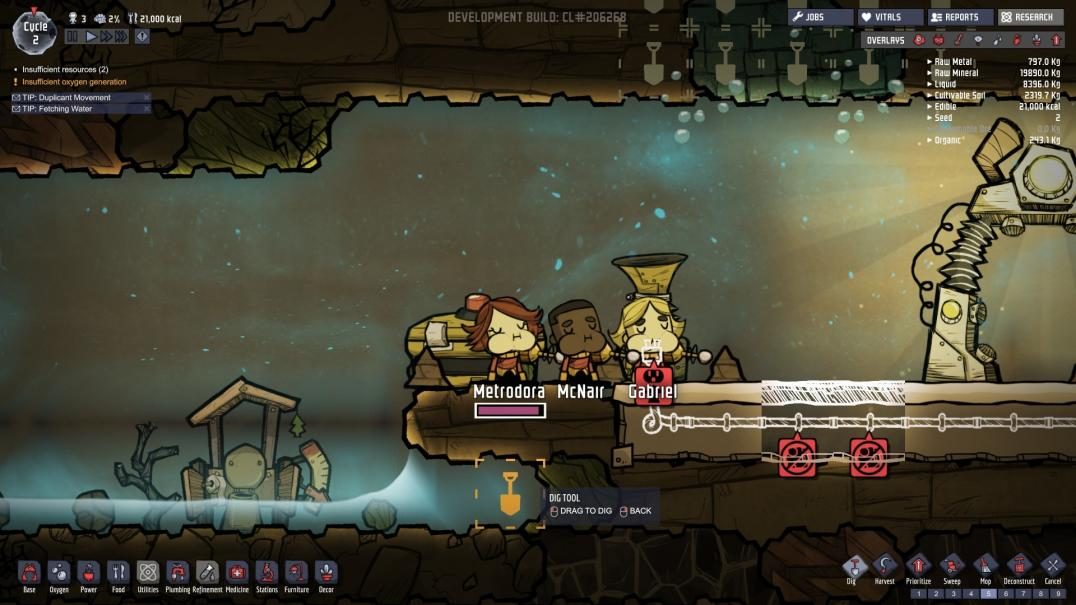The width and height of the screenshot is (1076, 605).
Task: Open the Power build category
Action: click(88, 574)
